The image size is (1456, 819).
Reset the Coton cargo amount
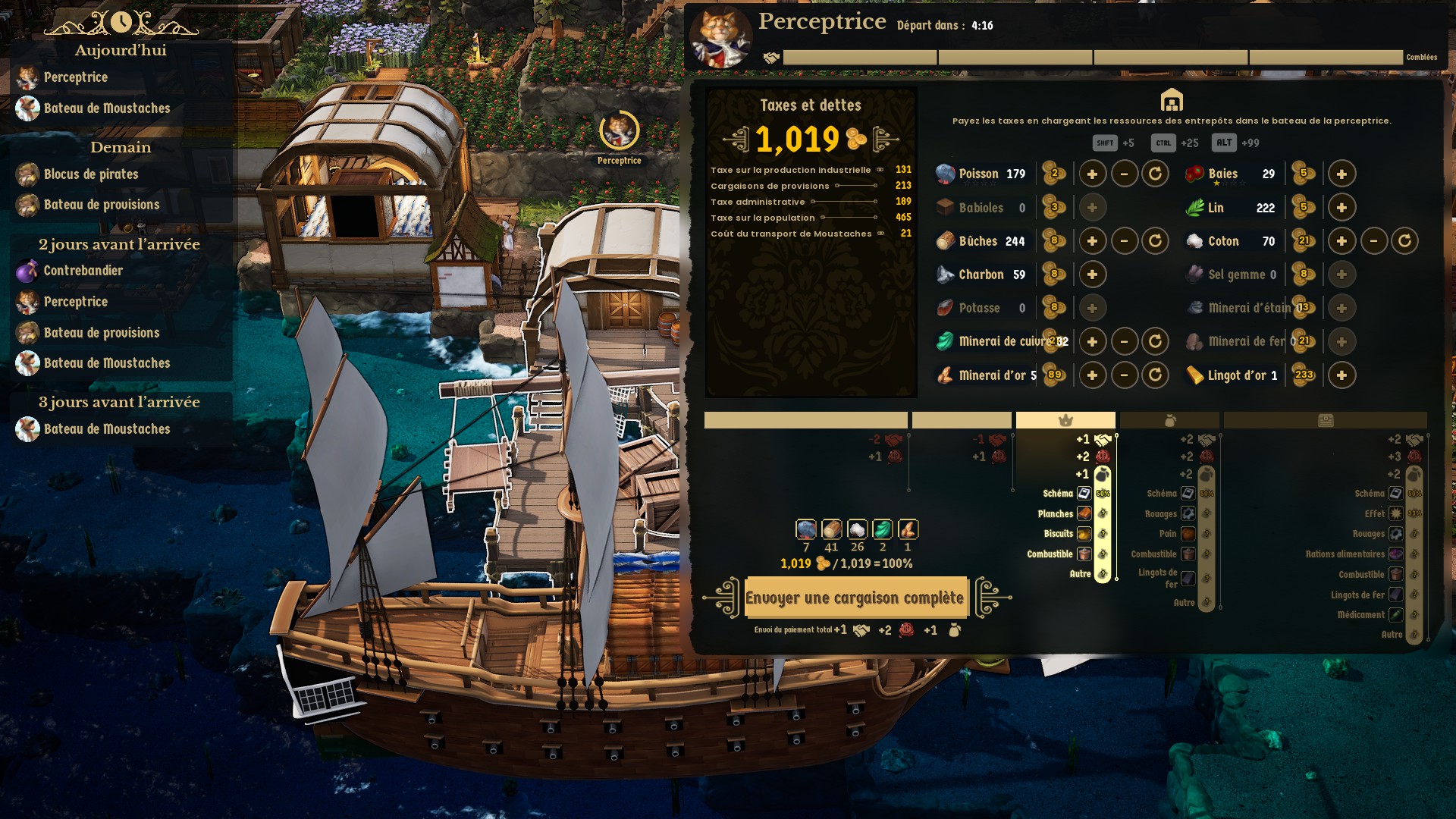coord(1404,241)
